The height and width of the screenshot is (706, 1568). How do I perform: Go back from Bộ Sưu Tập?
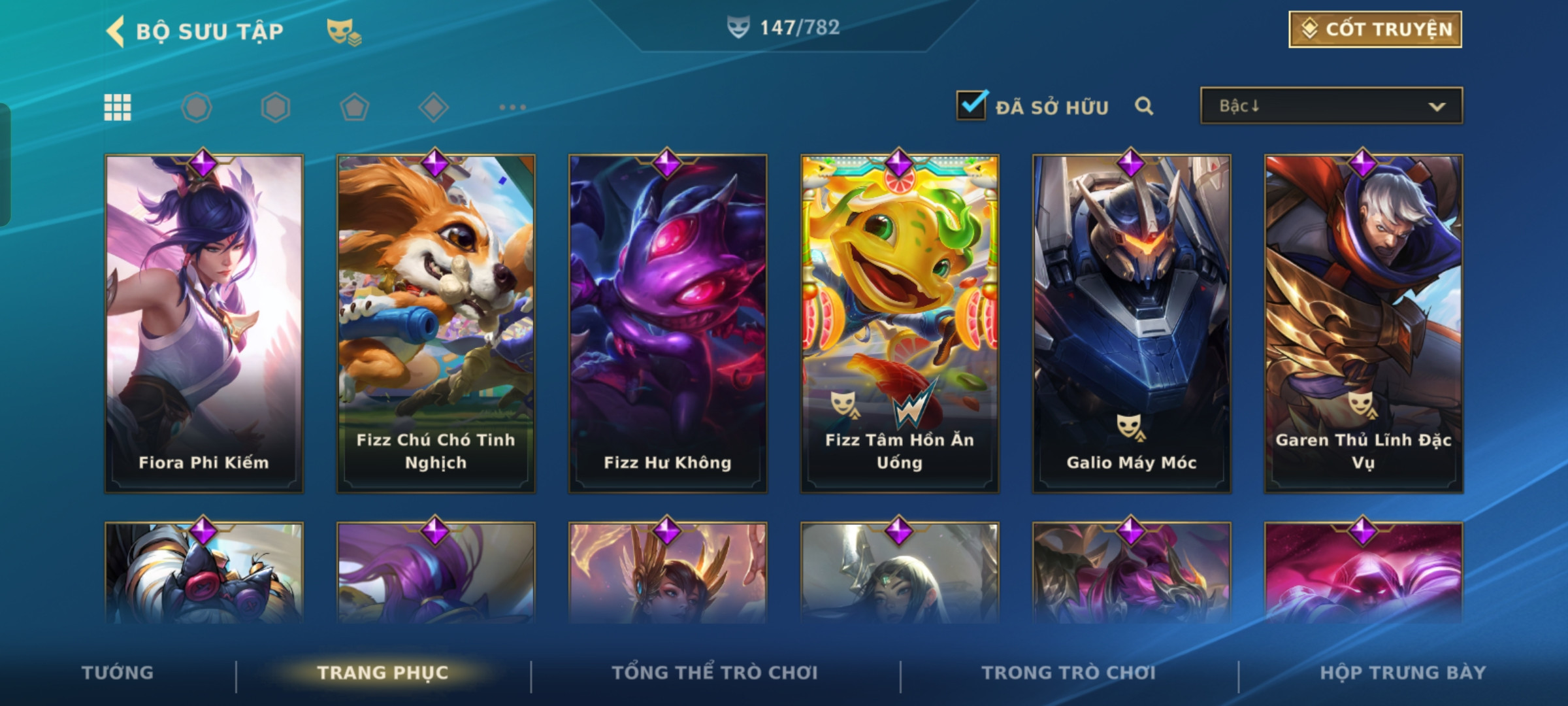(x=116, y=31)
